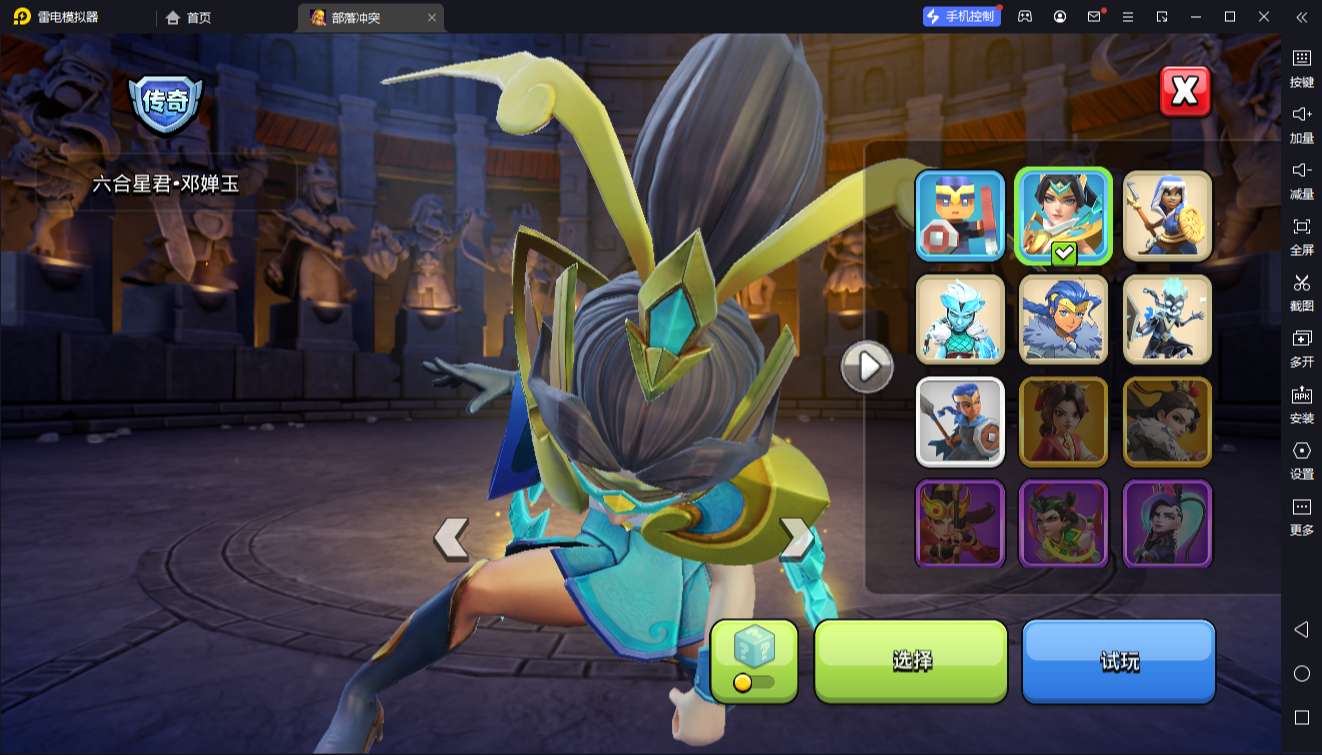Pick the fur-collared dark-haired woman skin
1322x755 pixels.
click(1167, 422)
